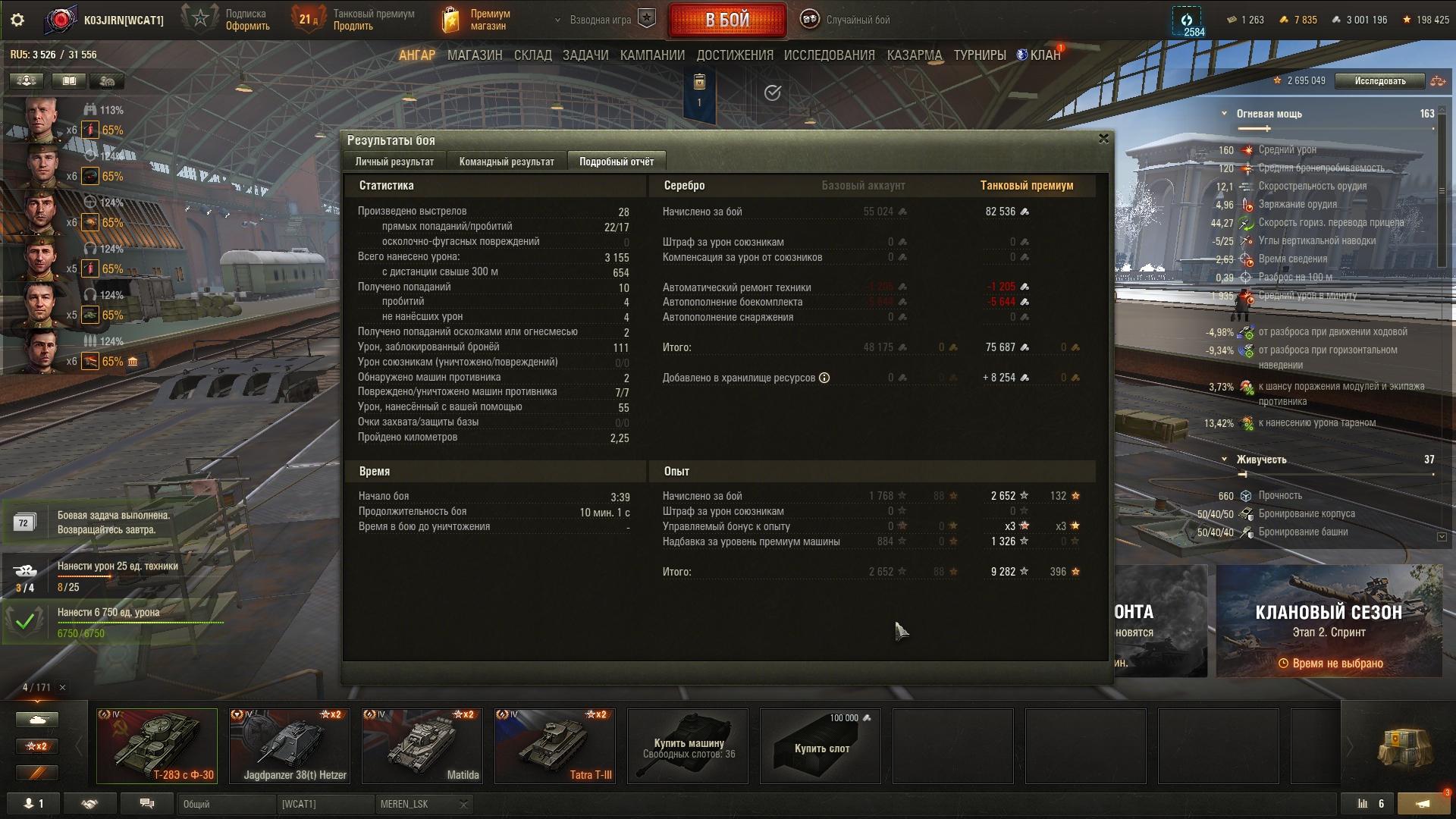This screenshot has width=1456, height=819.
Task: Open the КАЗАРМА barracks
Action: [x=914, y=55]
